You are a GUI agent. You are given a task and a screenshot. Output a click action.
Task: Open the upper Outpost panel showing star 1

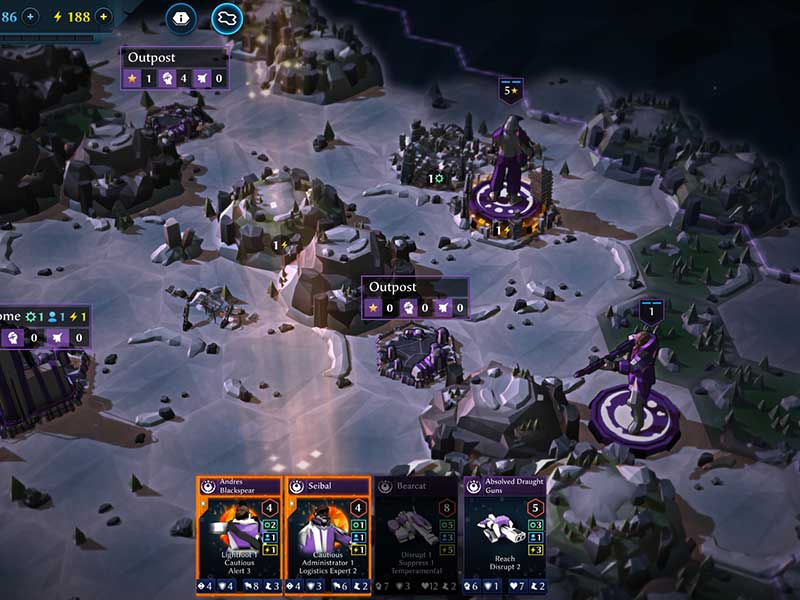coord(175,68)
